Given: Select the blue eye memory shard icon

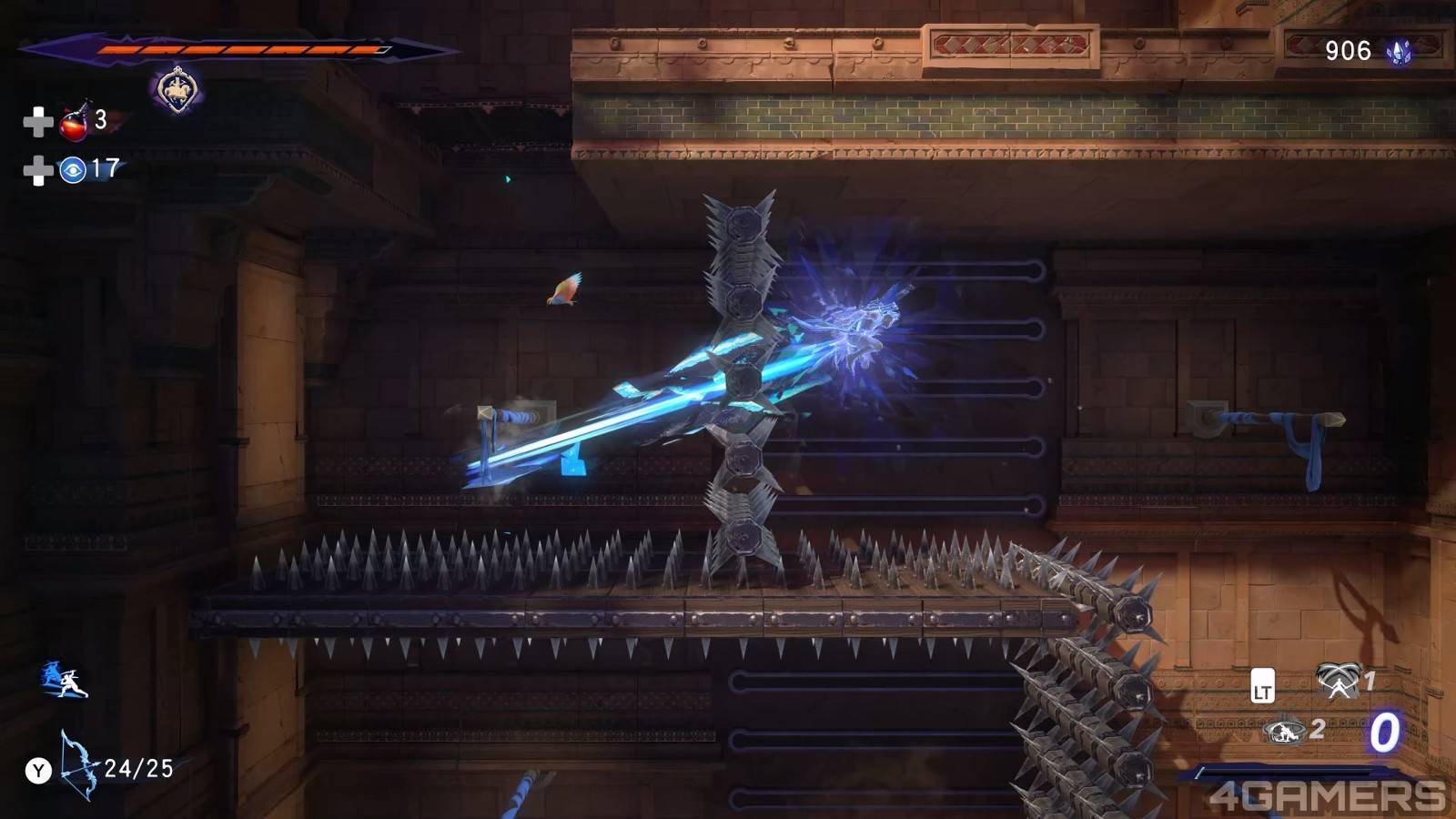Looking at the screenshot, I should pyautogui.click(x=73, y=169).
